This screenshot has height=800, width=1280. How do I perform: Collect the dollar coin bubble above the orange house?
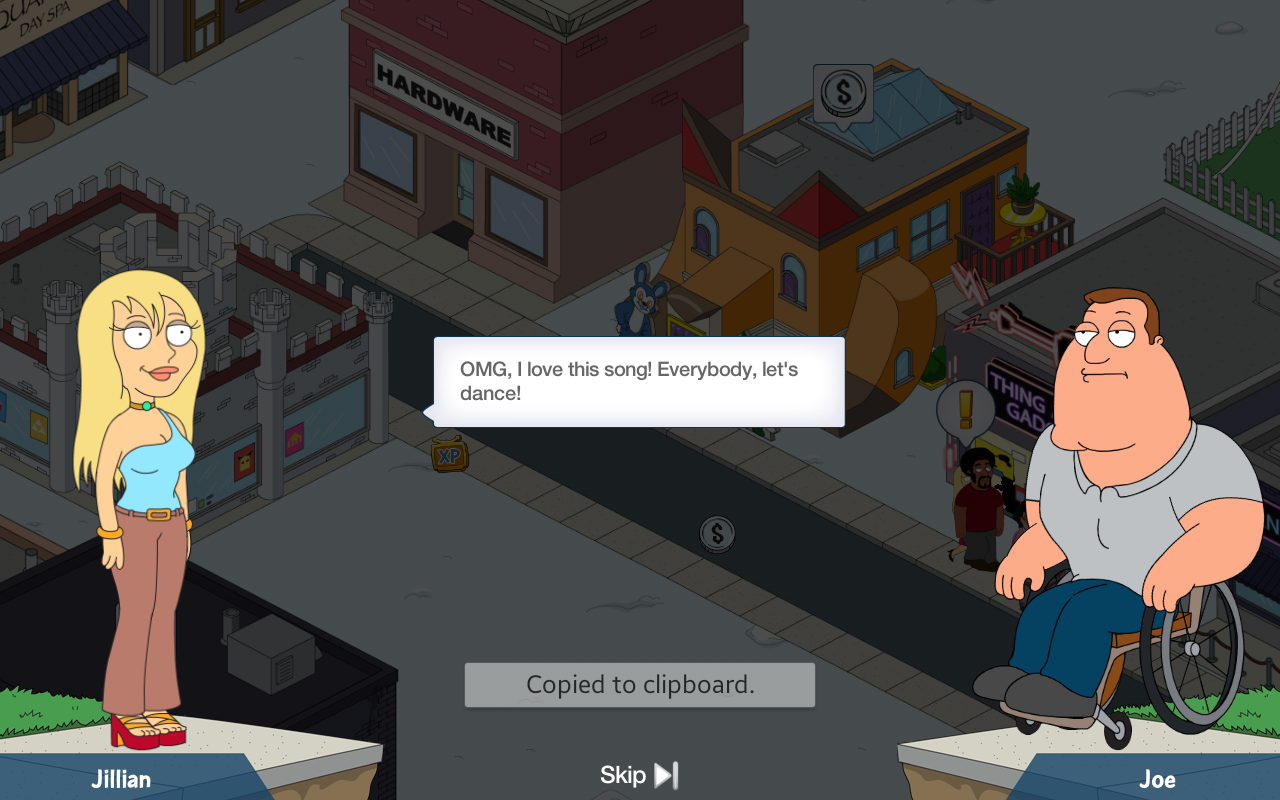point(843,94)
